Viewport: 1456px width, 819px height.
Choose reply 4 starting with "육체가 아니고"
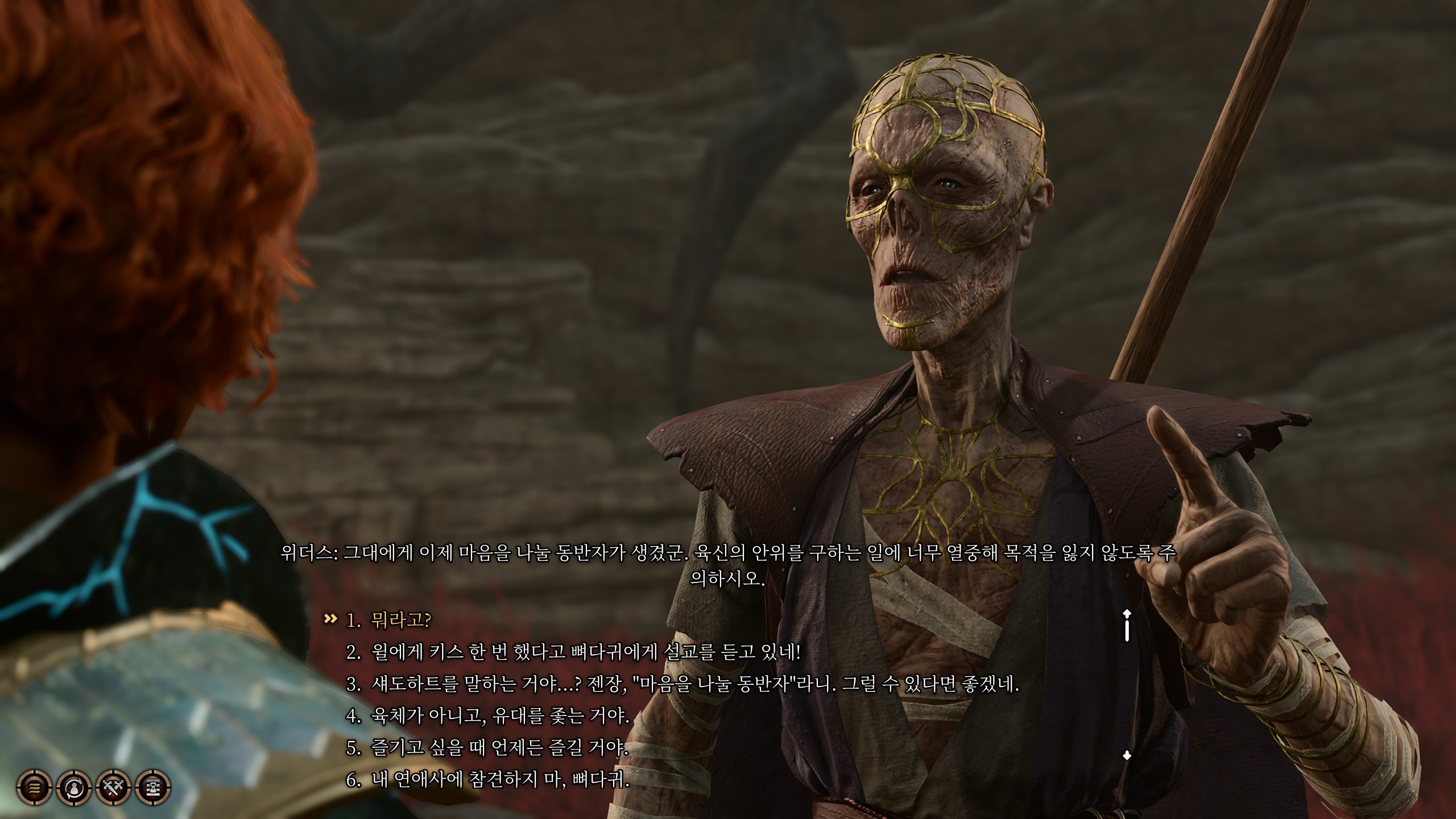[500, 715]
